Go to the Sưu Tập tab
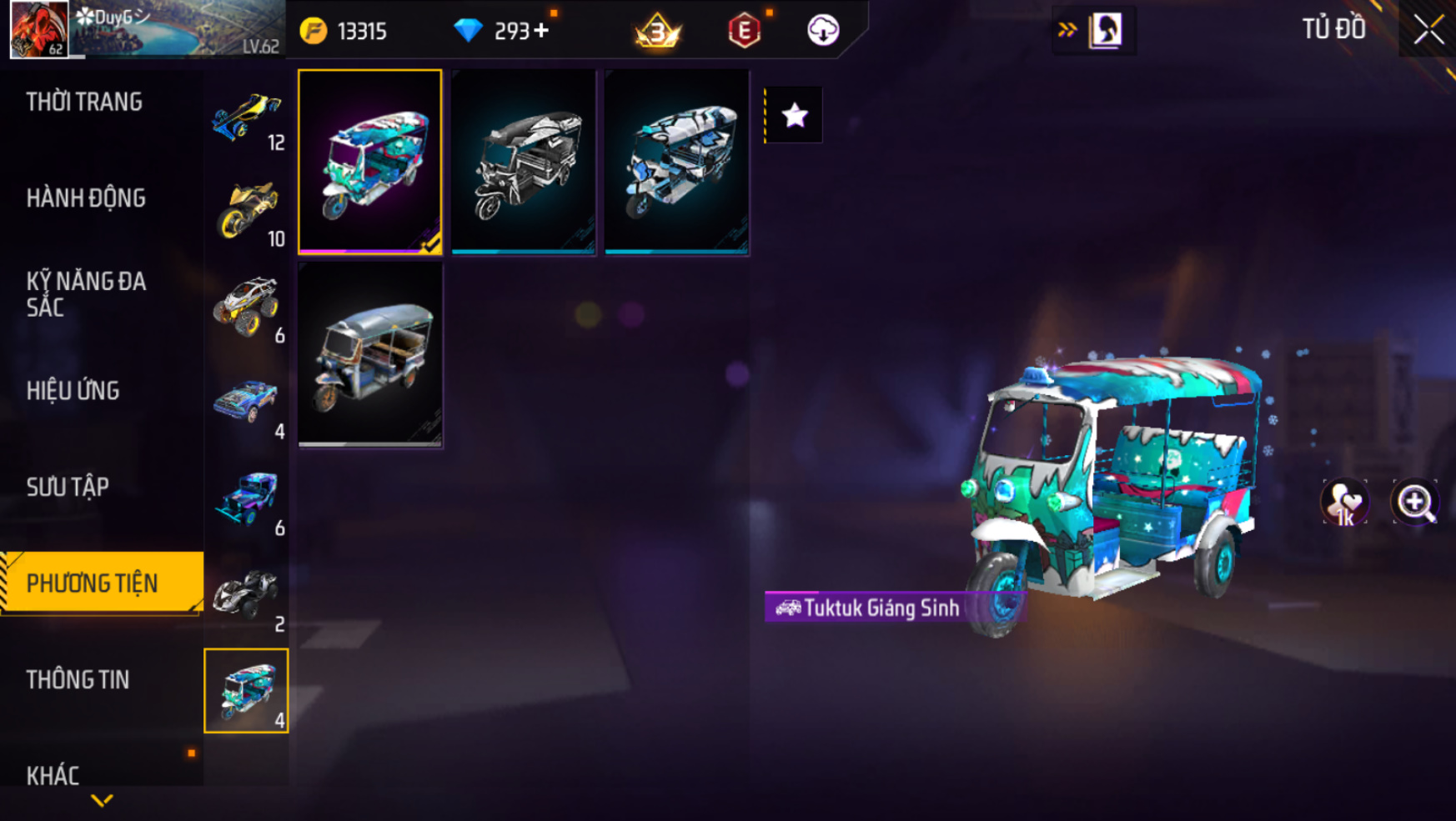 point(68,487)
